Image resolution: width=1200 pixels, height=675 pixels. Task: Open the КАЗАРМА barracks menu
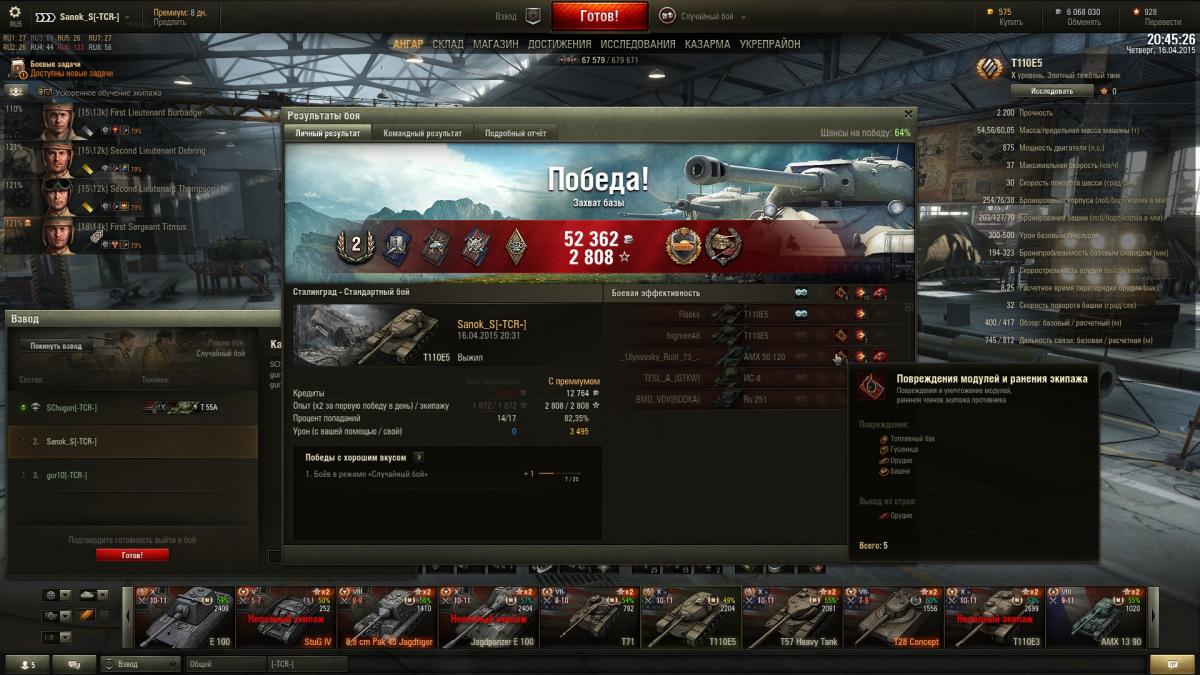tap(707, 44)
